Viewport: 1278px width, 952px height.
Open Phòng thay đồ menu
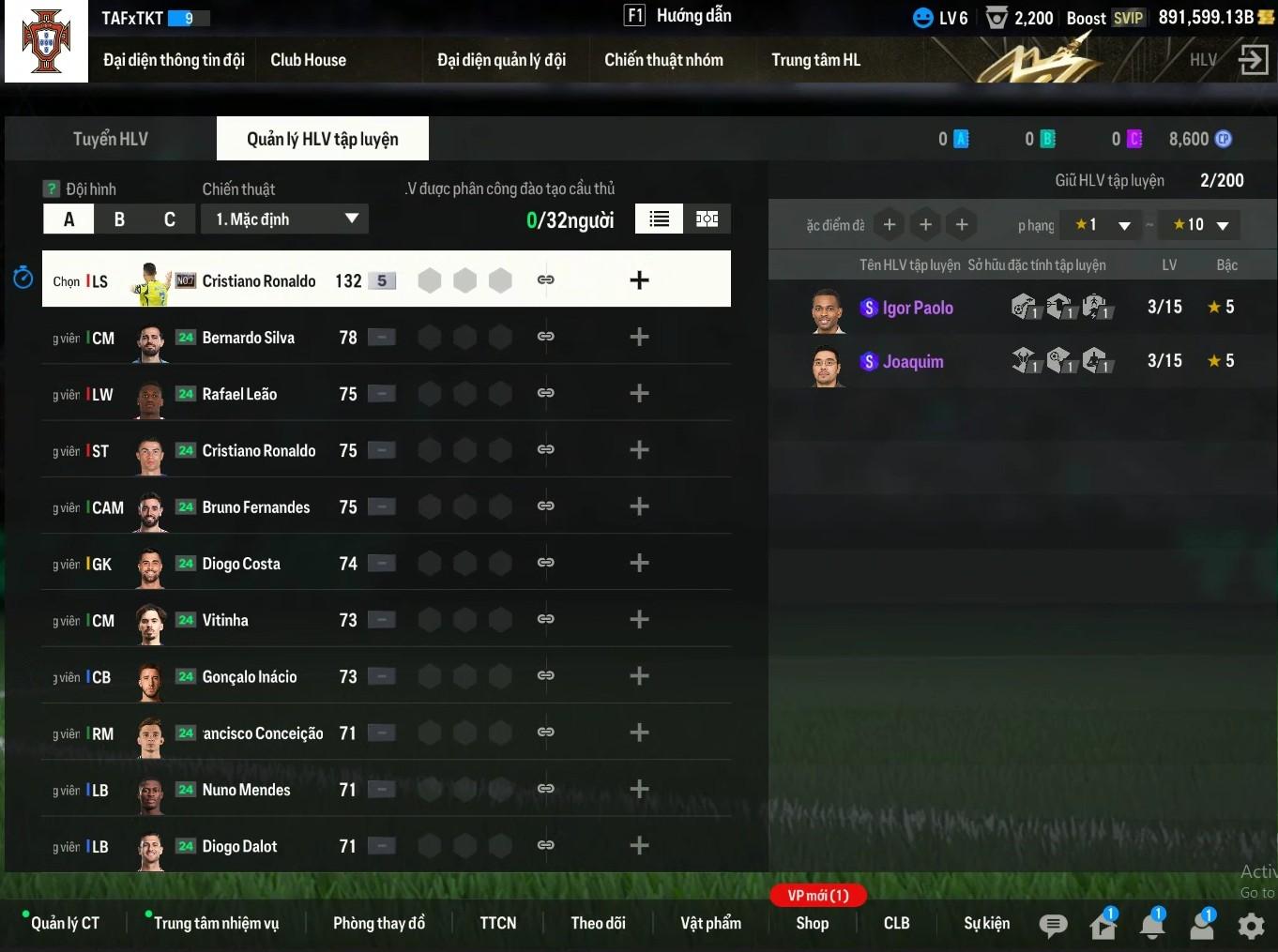pyautogui.click(x=379, y=923)
